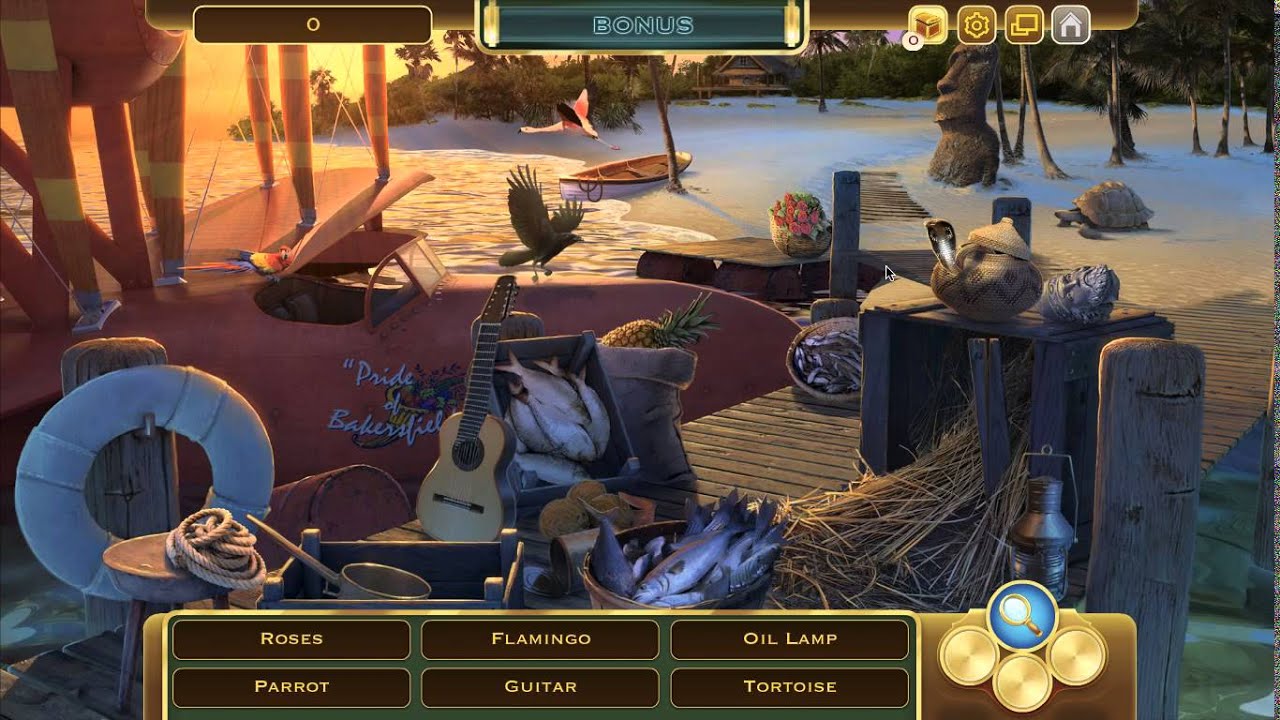Select the Roses entry in the list
Screen dimensions: 1280x720
291,639
